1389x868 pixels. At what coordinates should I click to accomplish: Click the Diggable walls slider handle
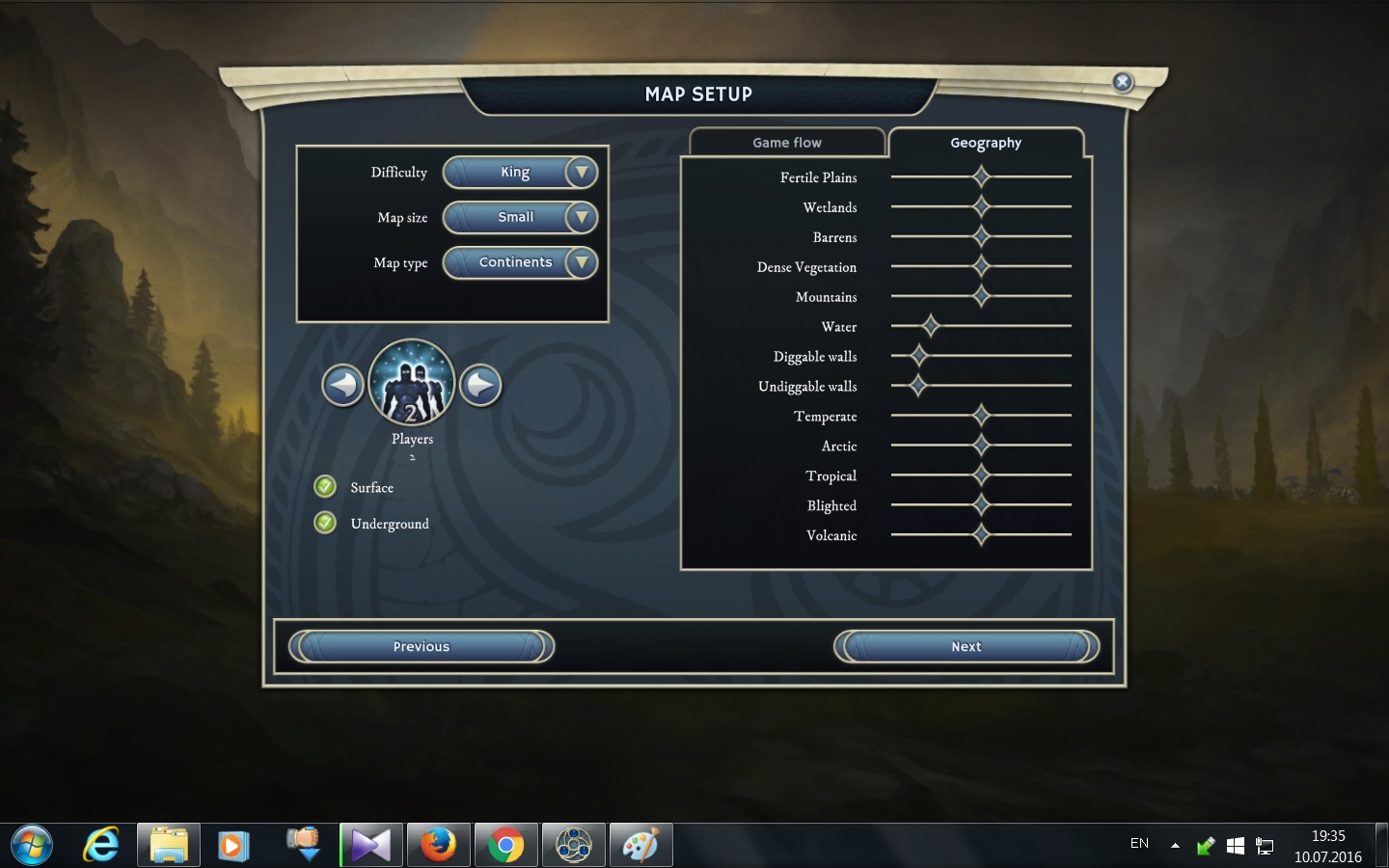[918, 356]
